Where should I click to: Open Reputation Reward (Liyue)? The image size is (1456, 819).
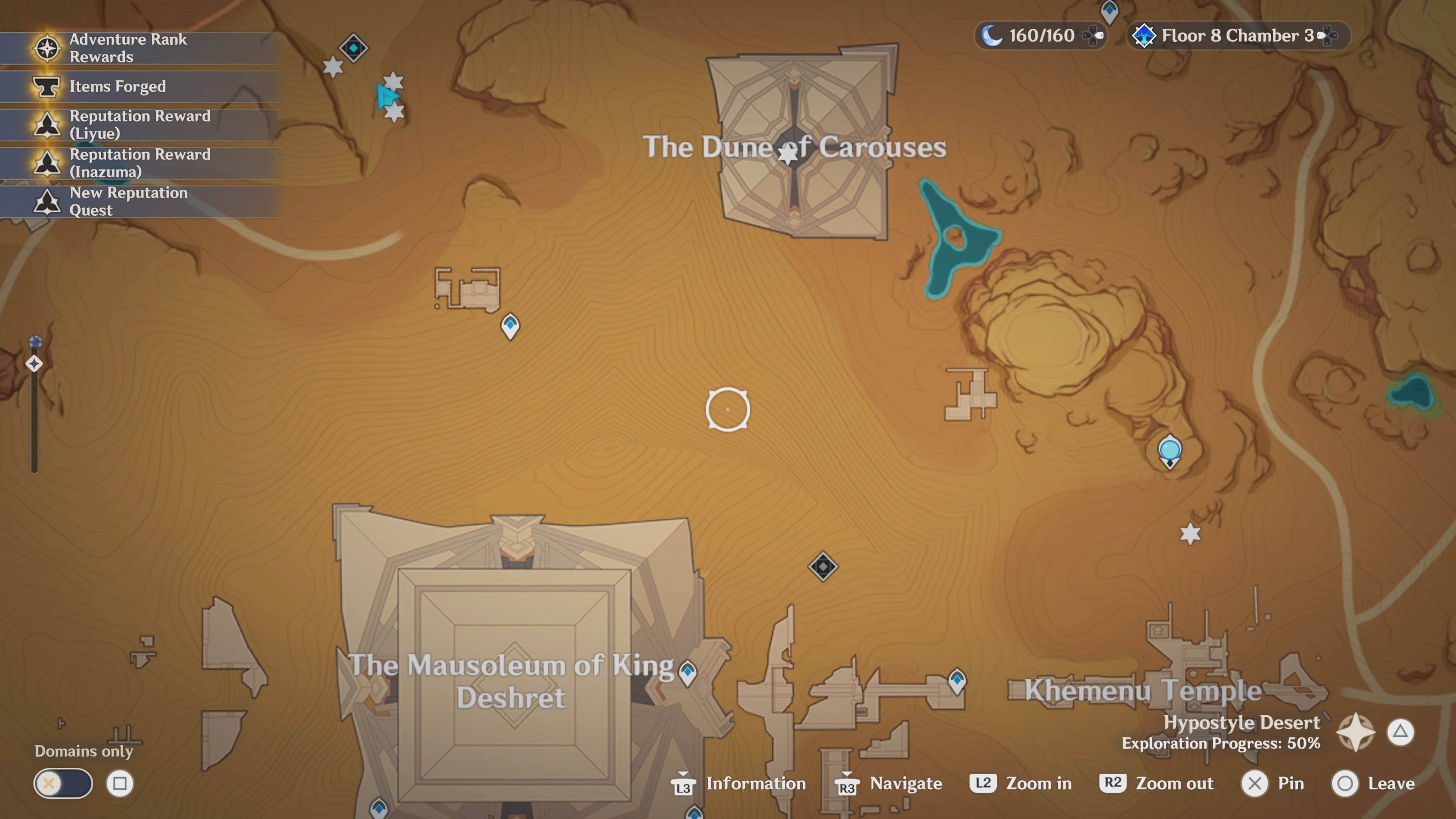click(x=140, y=124)
